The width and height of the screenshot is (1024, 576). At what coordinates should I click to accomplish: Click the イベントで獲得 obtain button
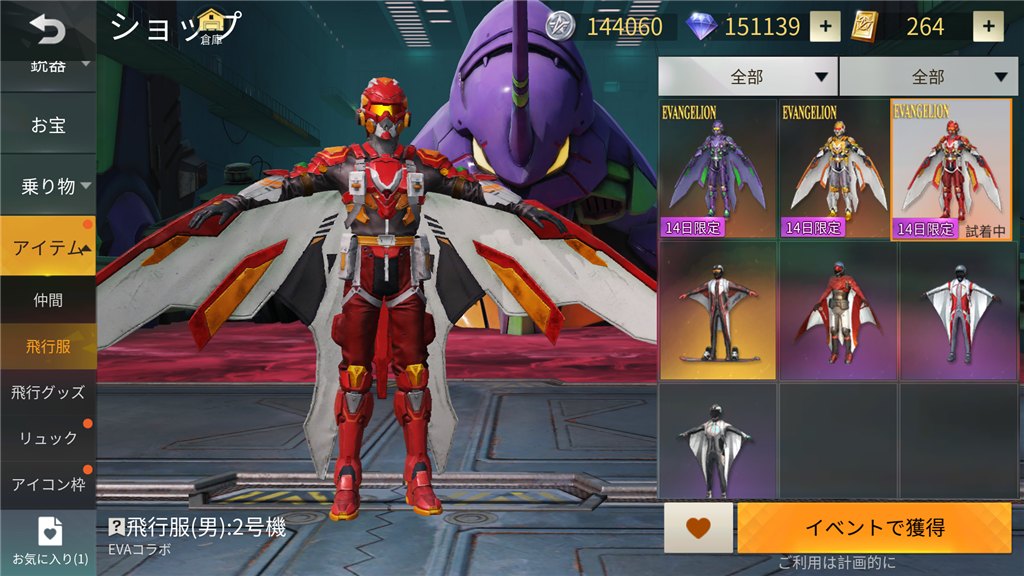(874, 528)
